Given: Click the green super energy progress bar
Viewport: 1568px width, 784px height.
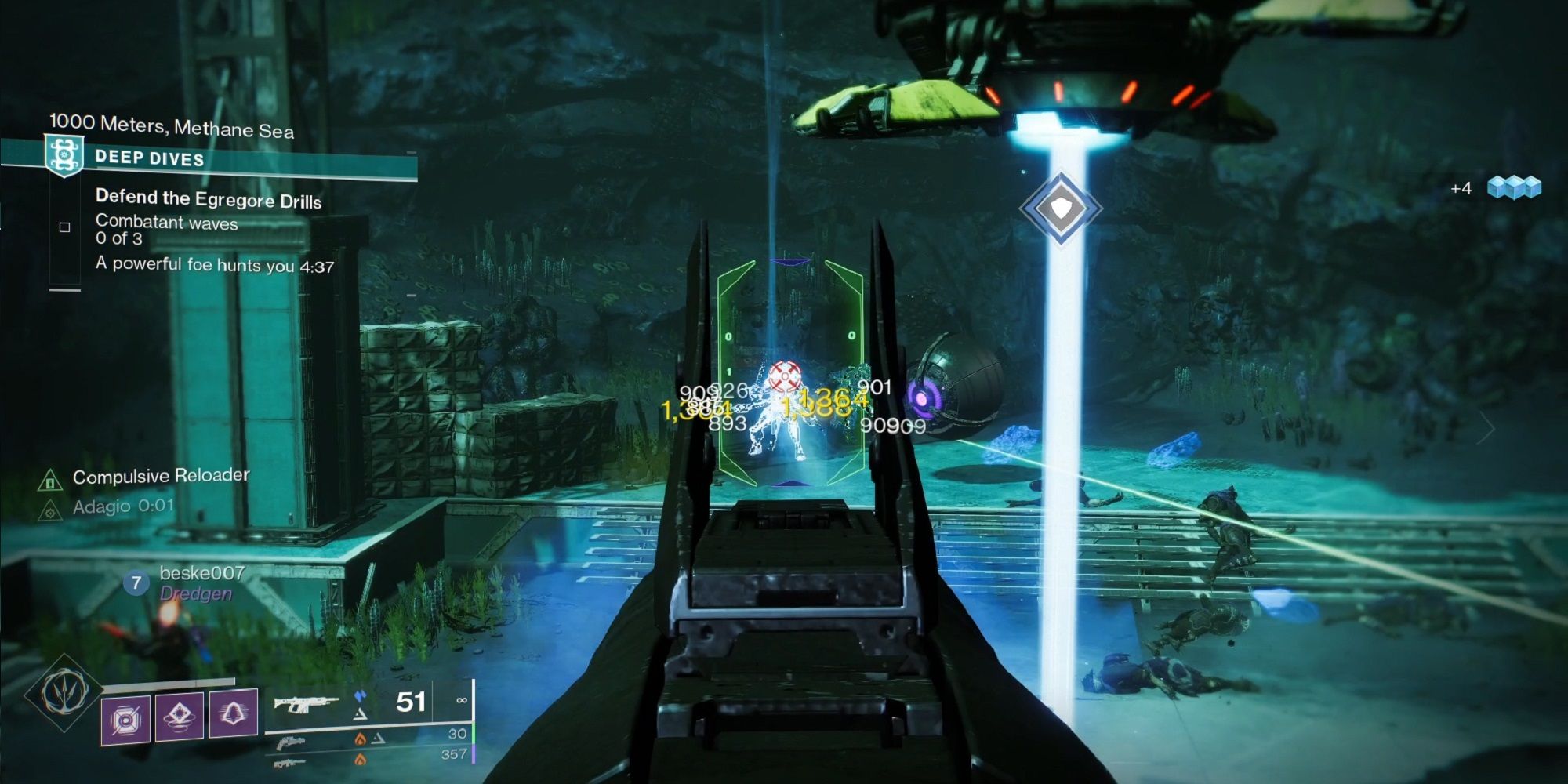Looking at the screenshot, I should pyautogui.click(x=474, y=735).
